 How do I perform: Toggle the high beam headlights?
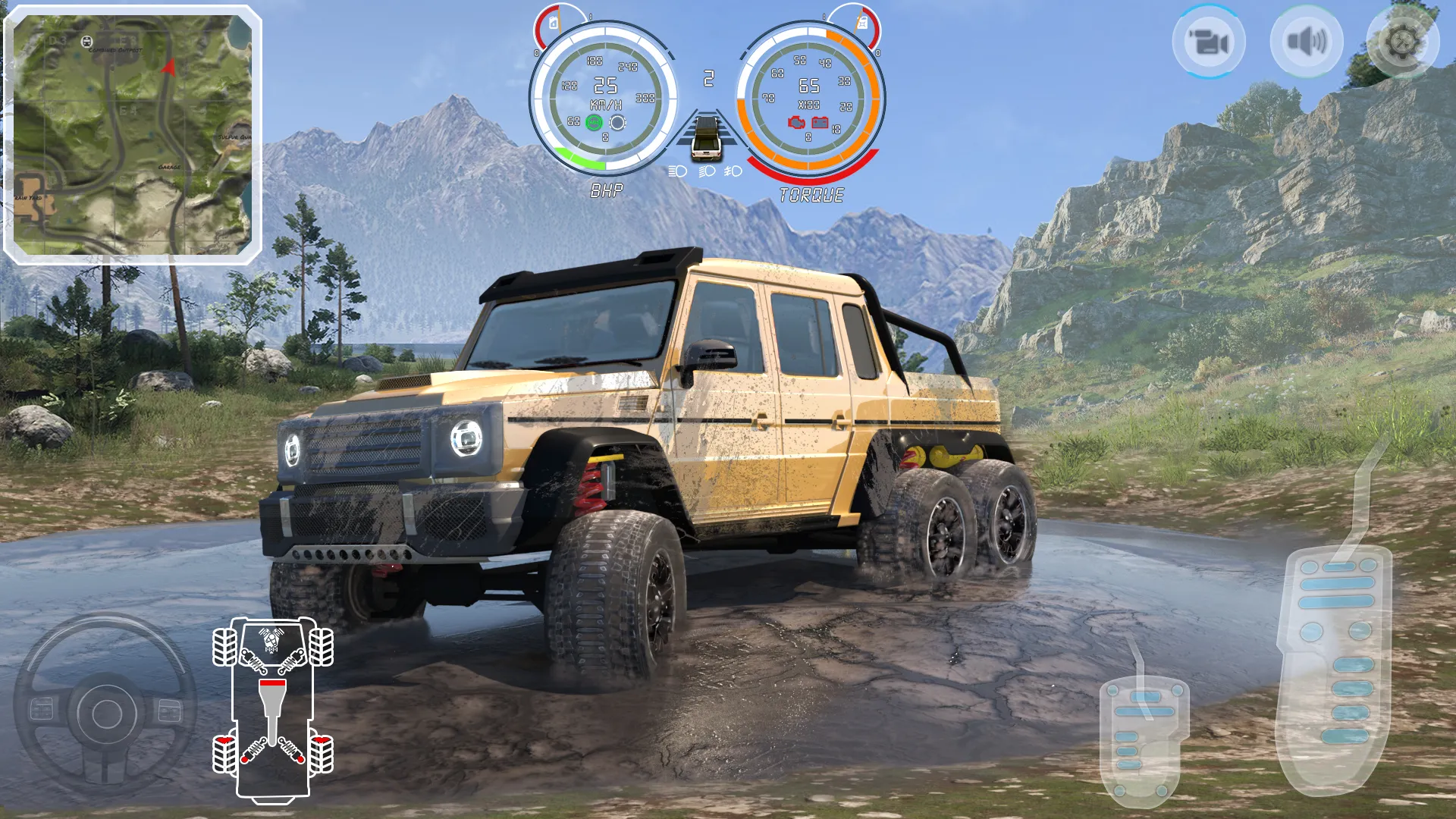tap(679, 171)
